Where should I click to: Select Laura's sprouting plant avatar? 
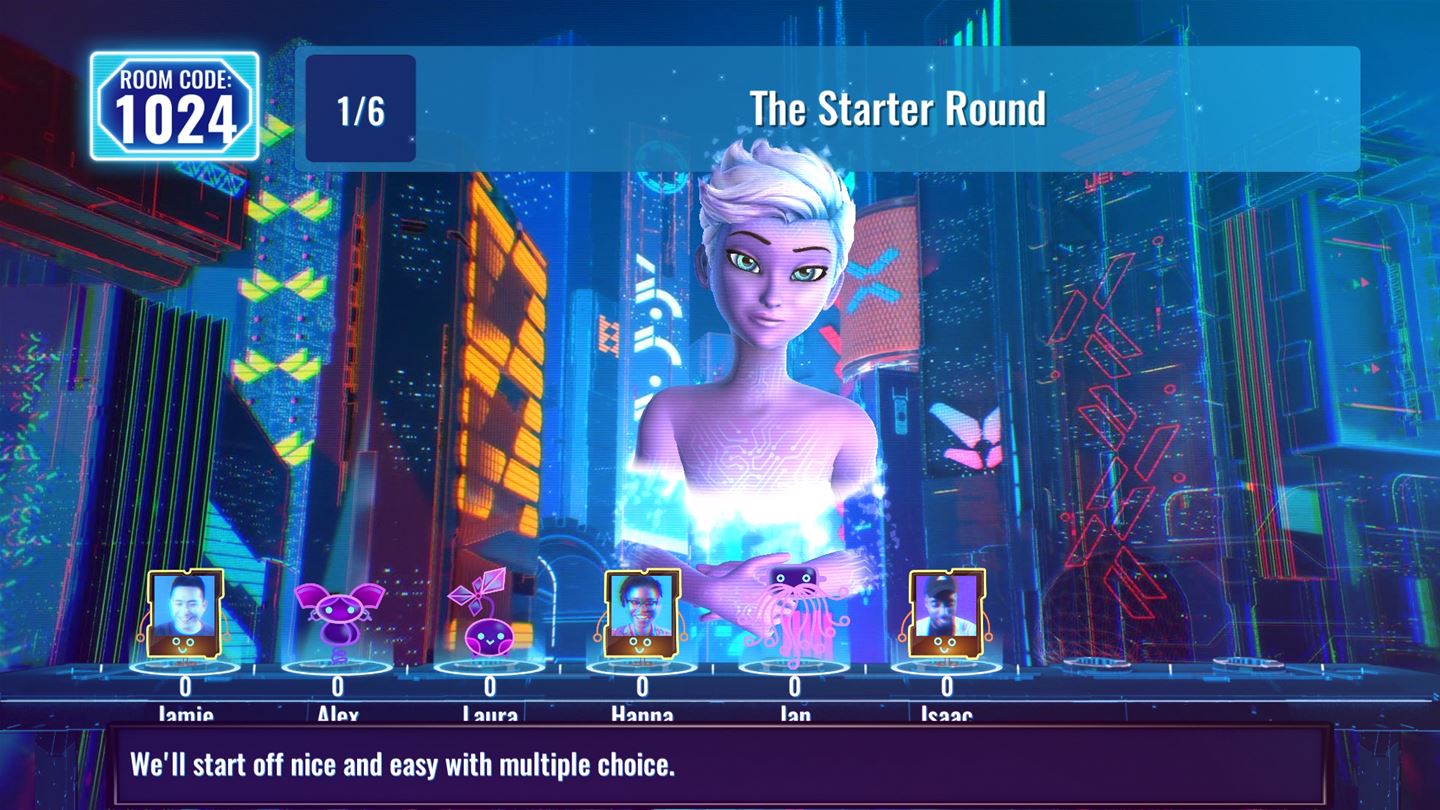(x=486, y=620)
